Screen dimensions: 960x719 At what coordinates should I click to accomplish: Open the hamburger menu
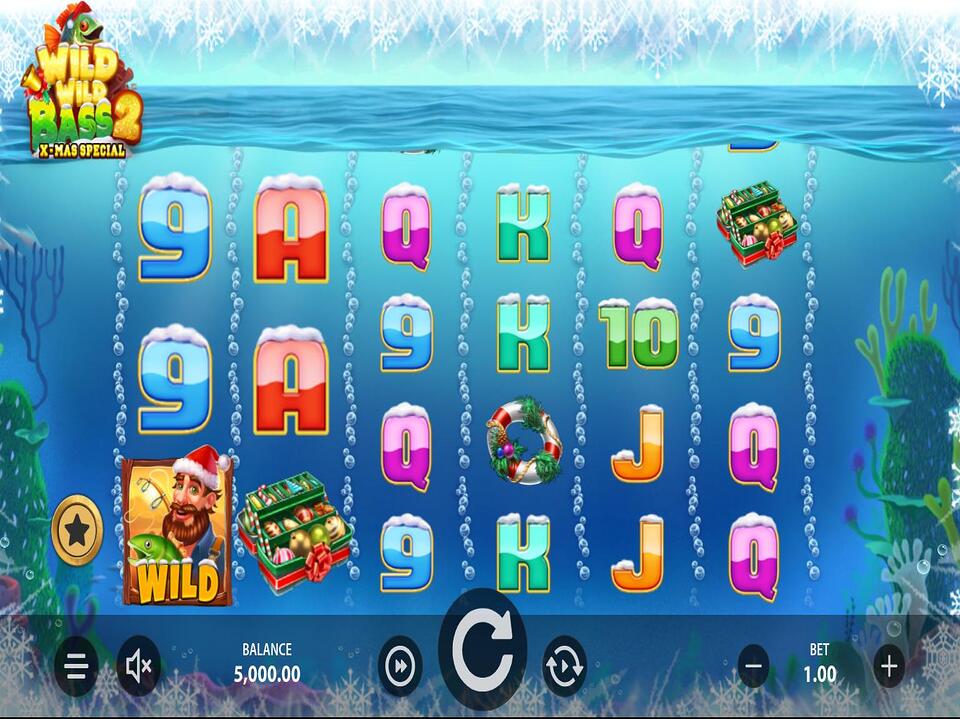[x=77, y=667]
